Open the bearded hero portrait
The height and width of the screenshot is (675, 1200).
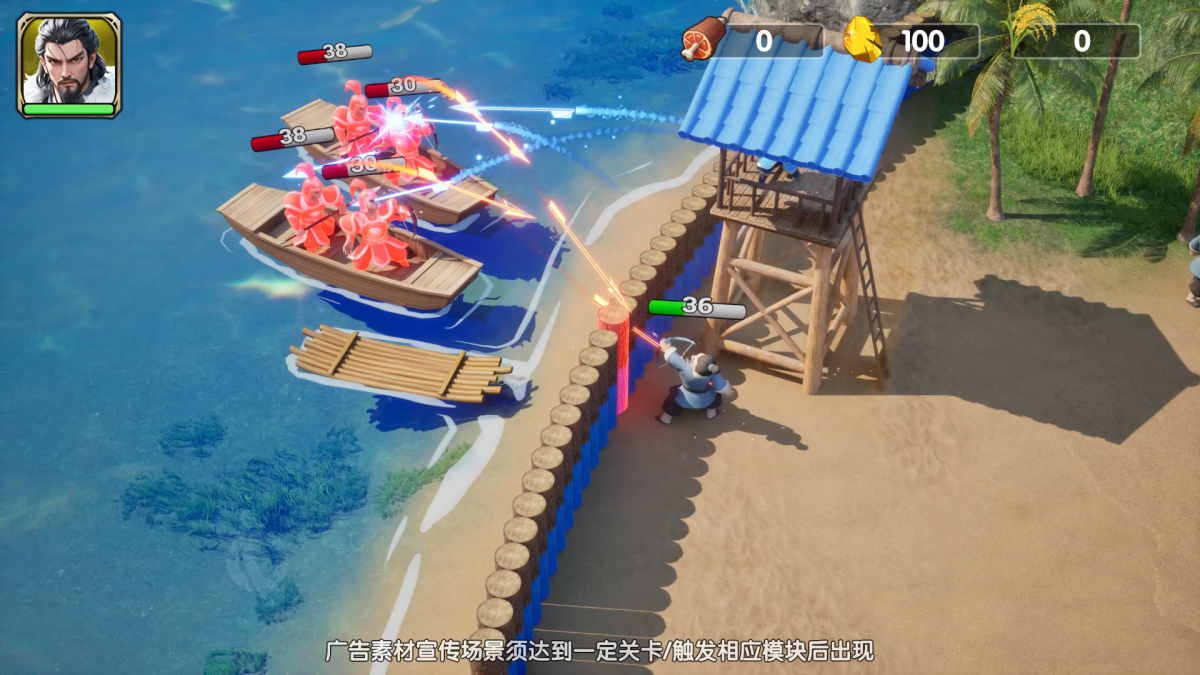coord(69,63)
